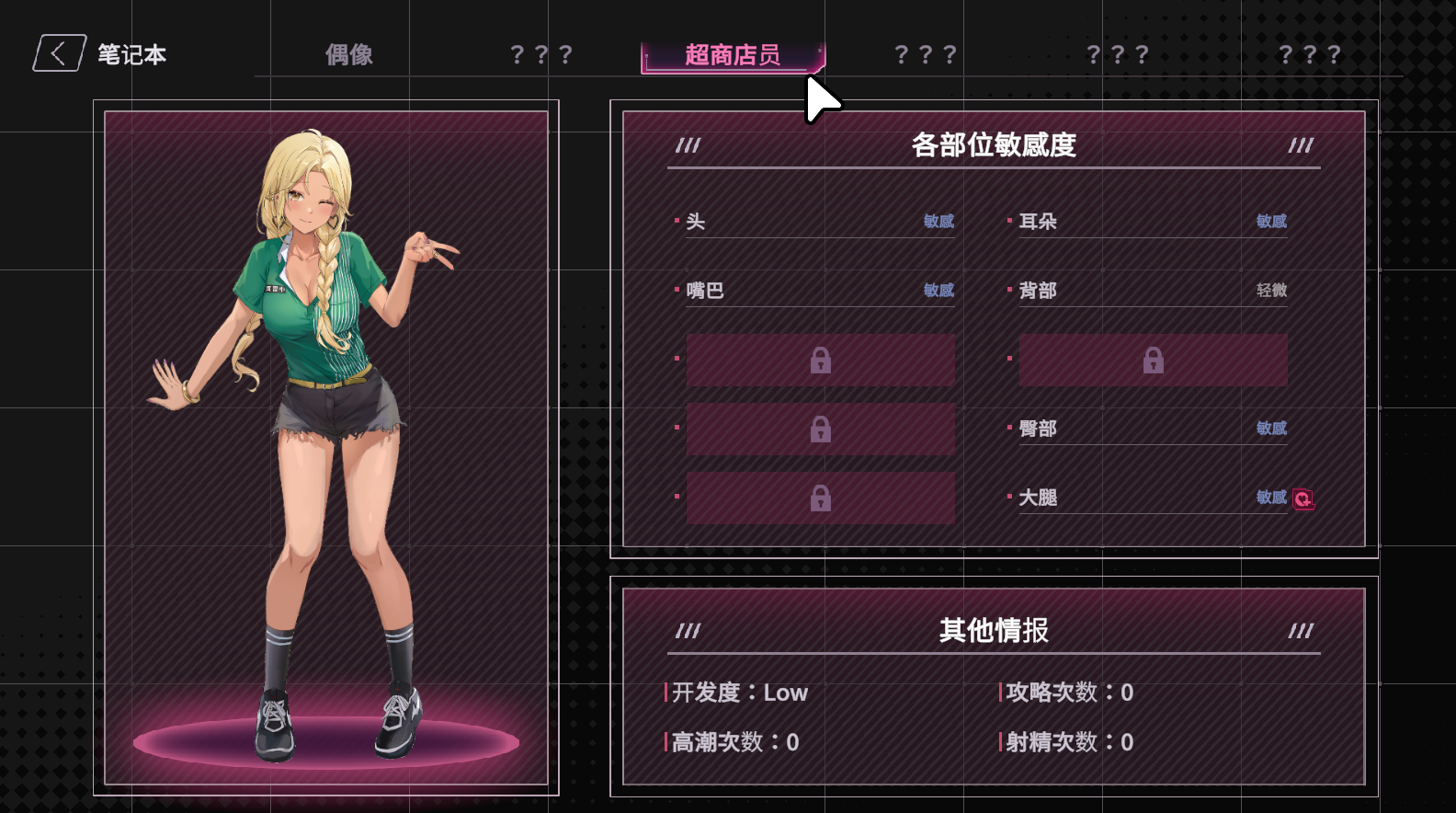Open the magnifier icon beside 大腿
This screenshot has width=1456, height=813.
pyautogui.click(x=1302, y=498)
